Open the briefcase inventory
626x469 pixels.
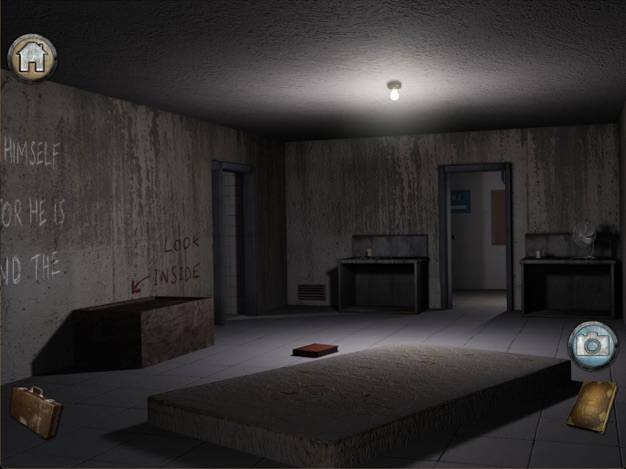tap(36, 410)
